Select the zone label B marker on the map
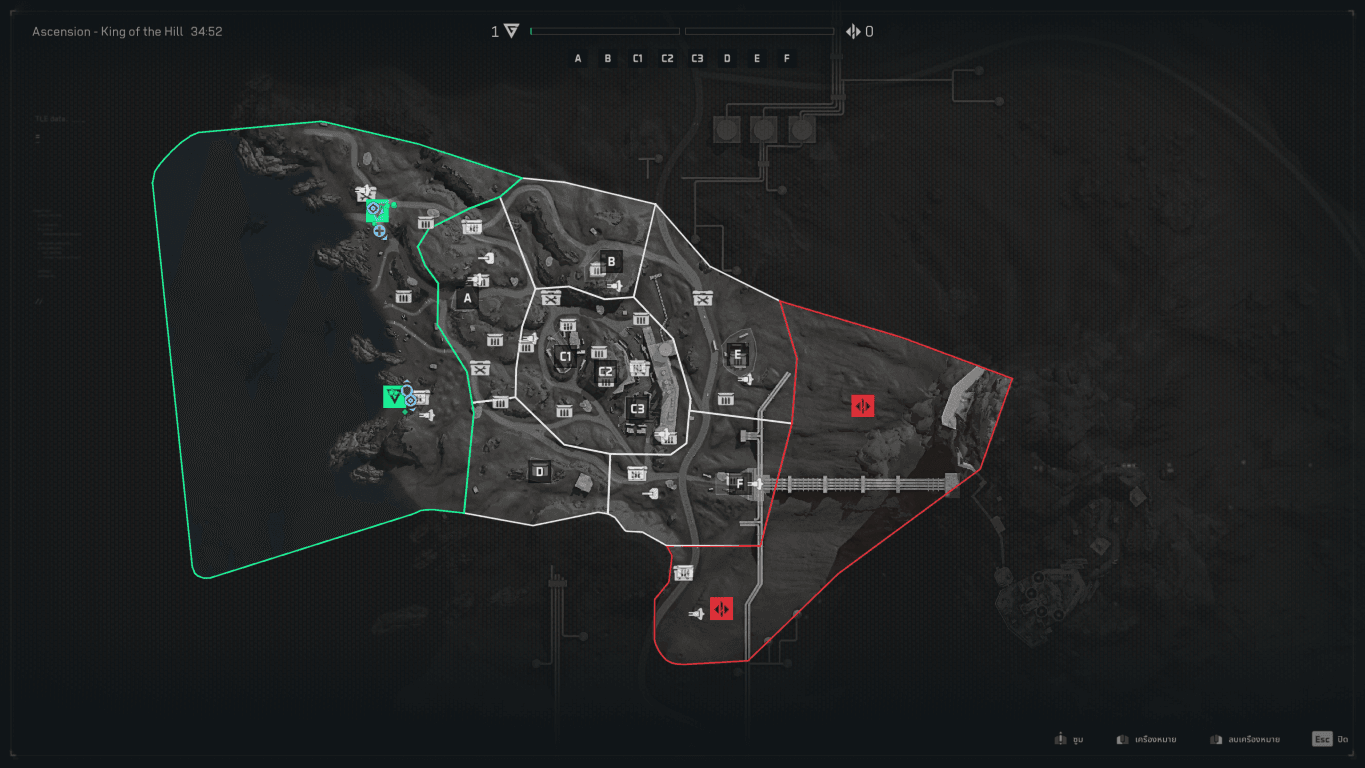 coord(611,261)
